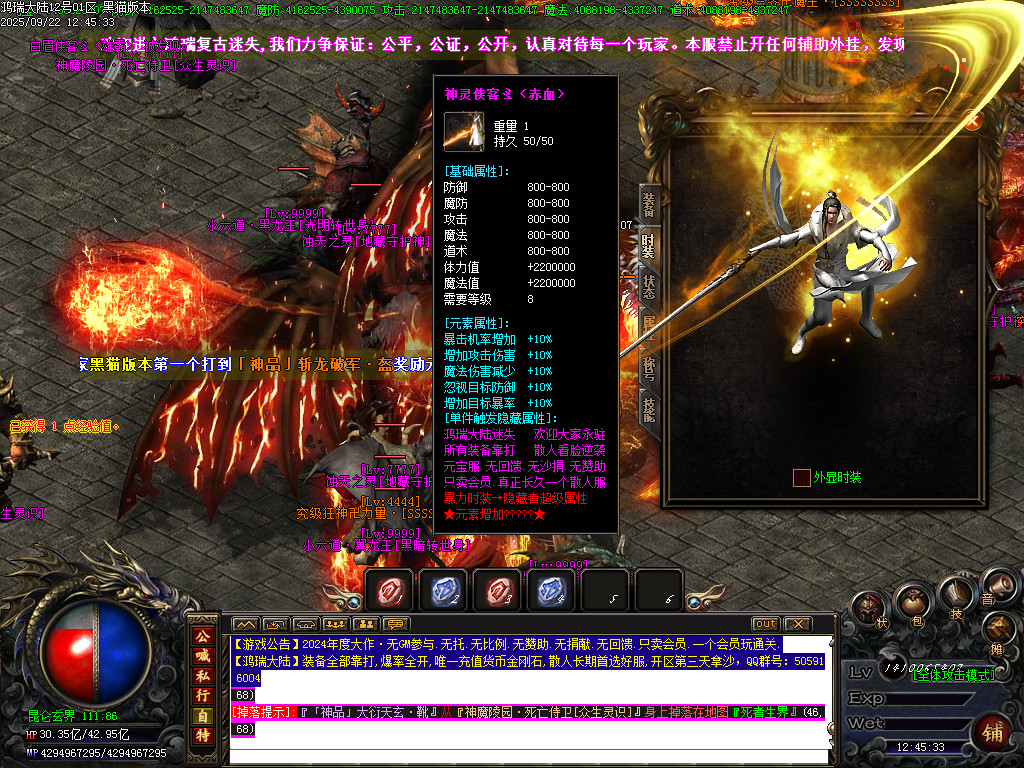
Task: Select the 公 public chat channel
Action: click(x=203, y=637)
